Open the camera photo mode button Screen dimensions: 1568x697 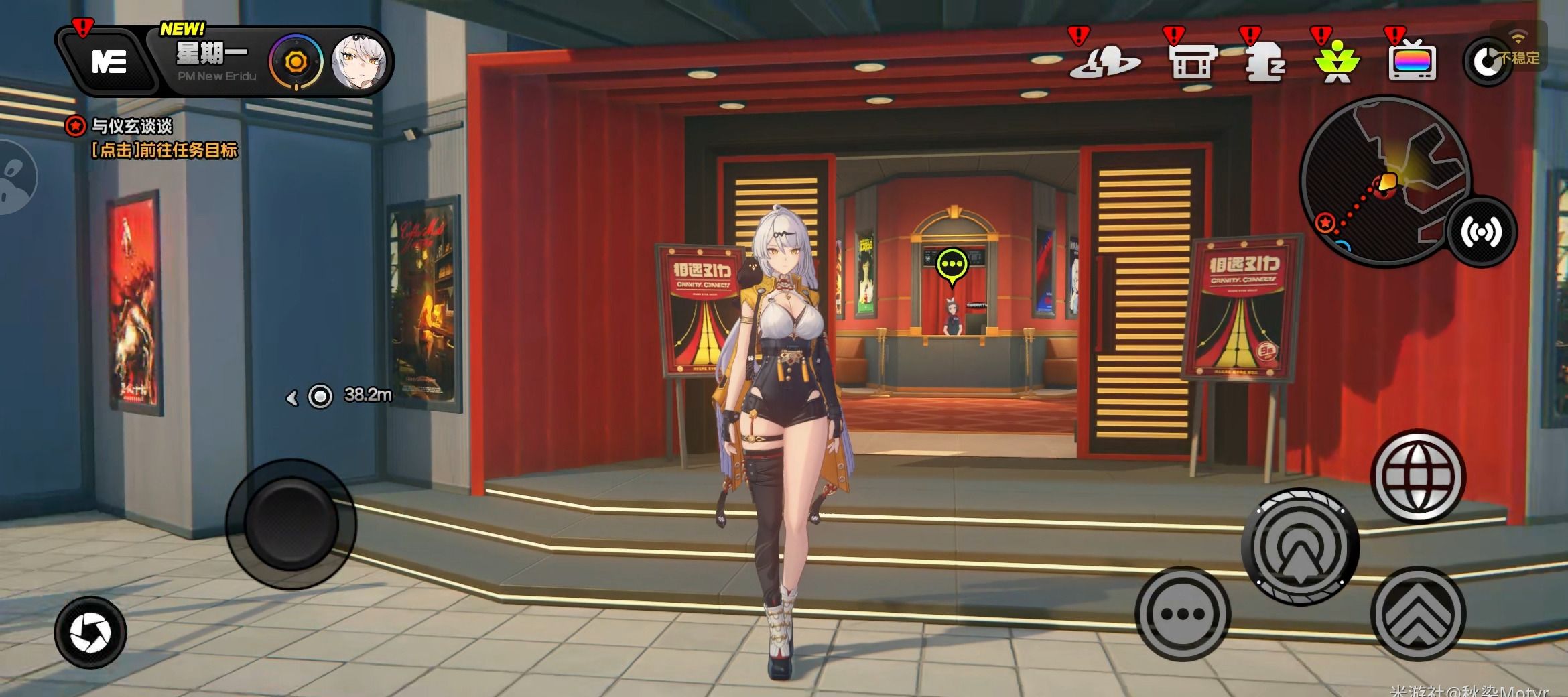coord(90,632)
